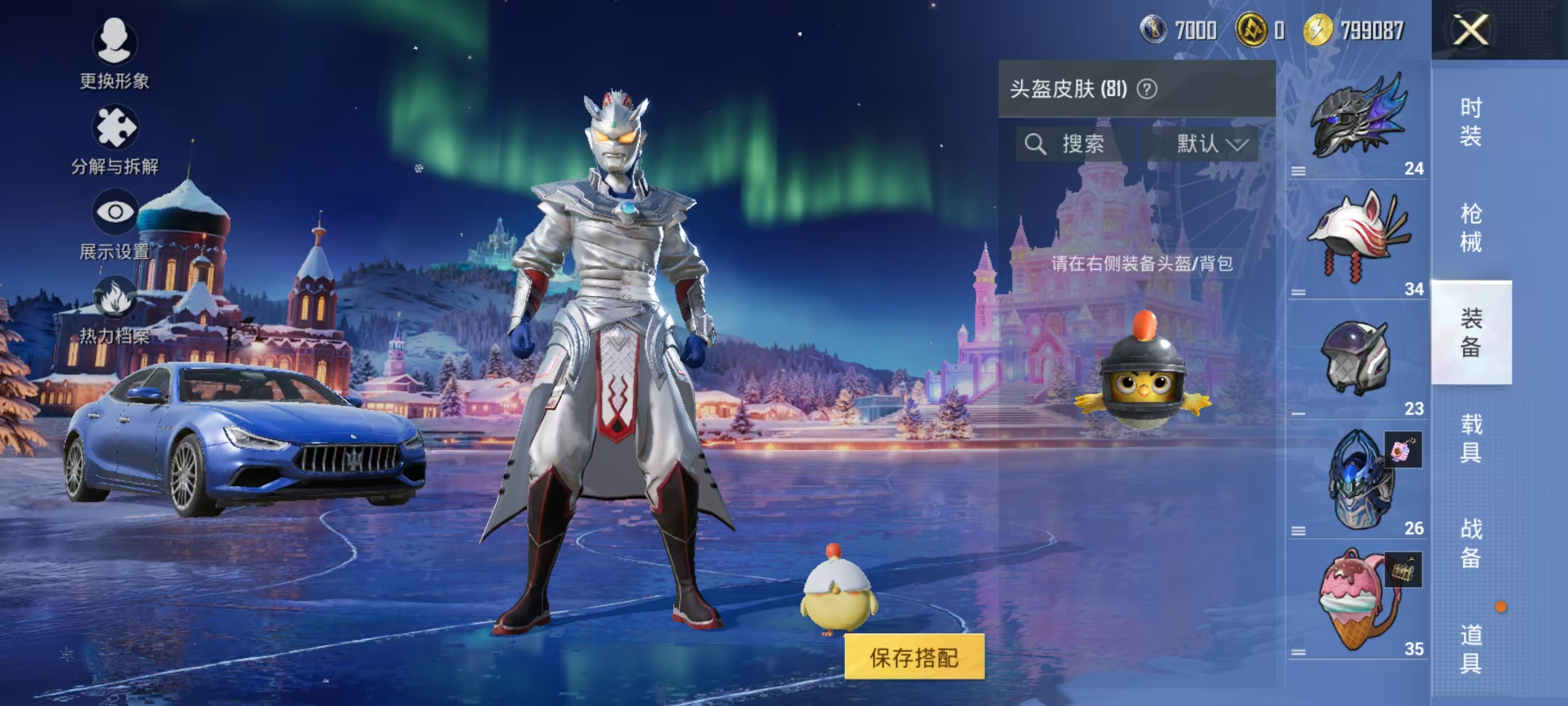Open the 默认 sort dropdown
The height and width of the screenshot is (706, 1568).
(1210, 145)
